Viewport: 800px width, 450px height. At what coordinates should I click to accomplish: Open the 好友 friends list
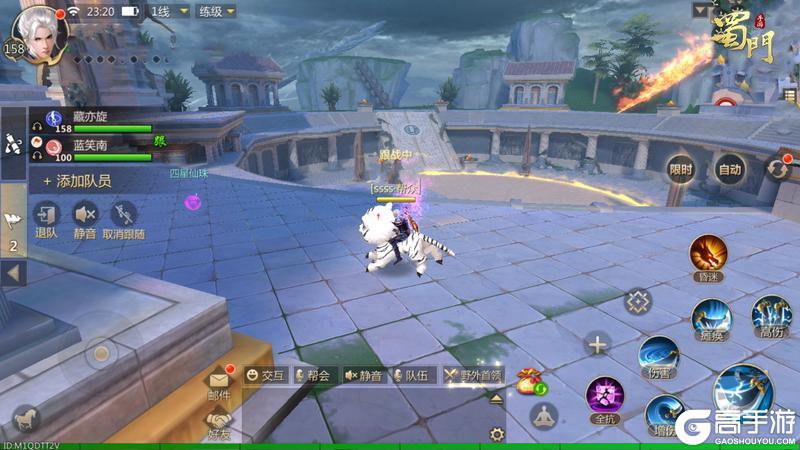point(219,423)
